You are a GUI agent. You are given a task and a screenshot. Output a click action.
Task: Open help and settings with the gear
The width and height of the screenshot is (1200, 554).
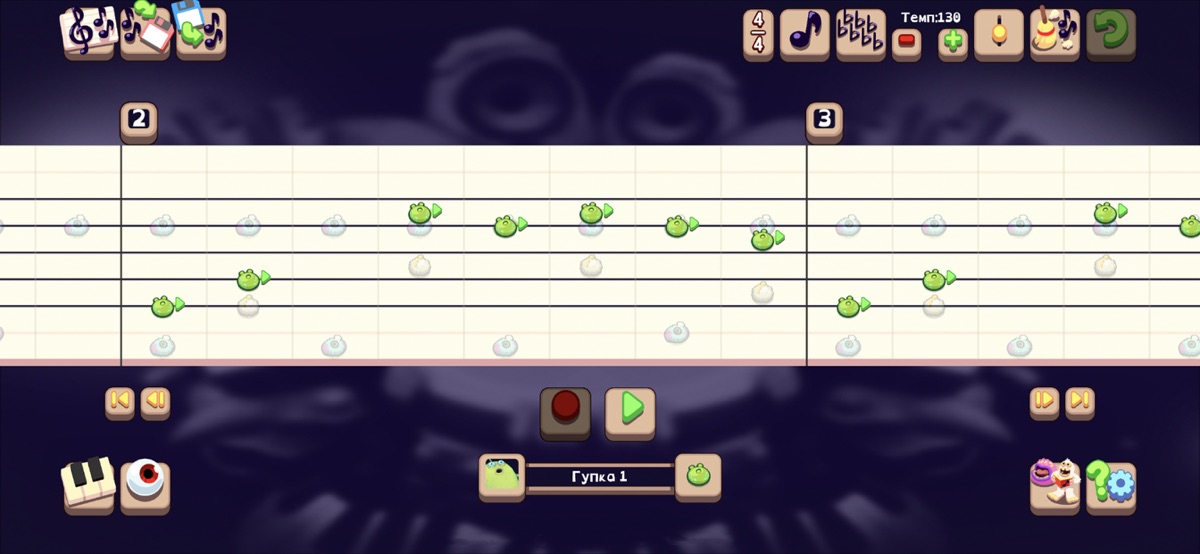(x=1111, y=487)
